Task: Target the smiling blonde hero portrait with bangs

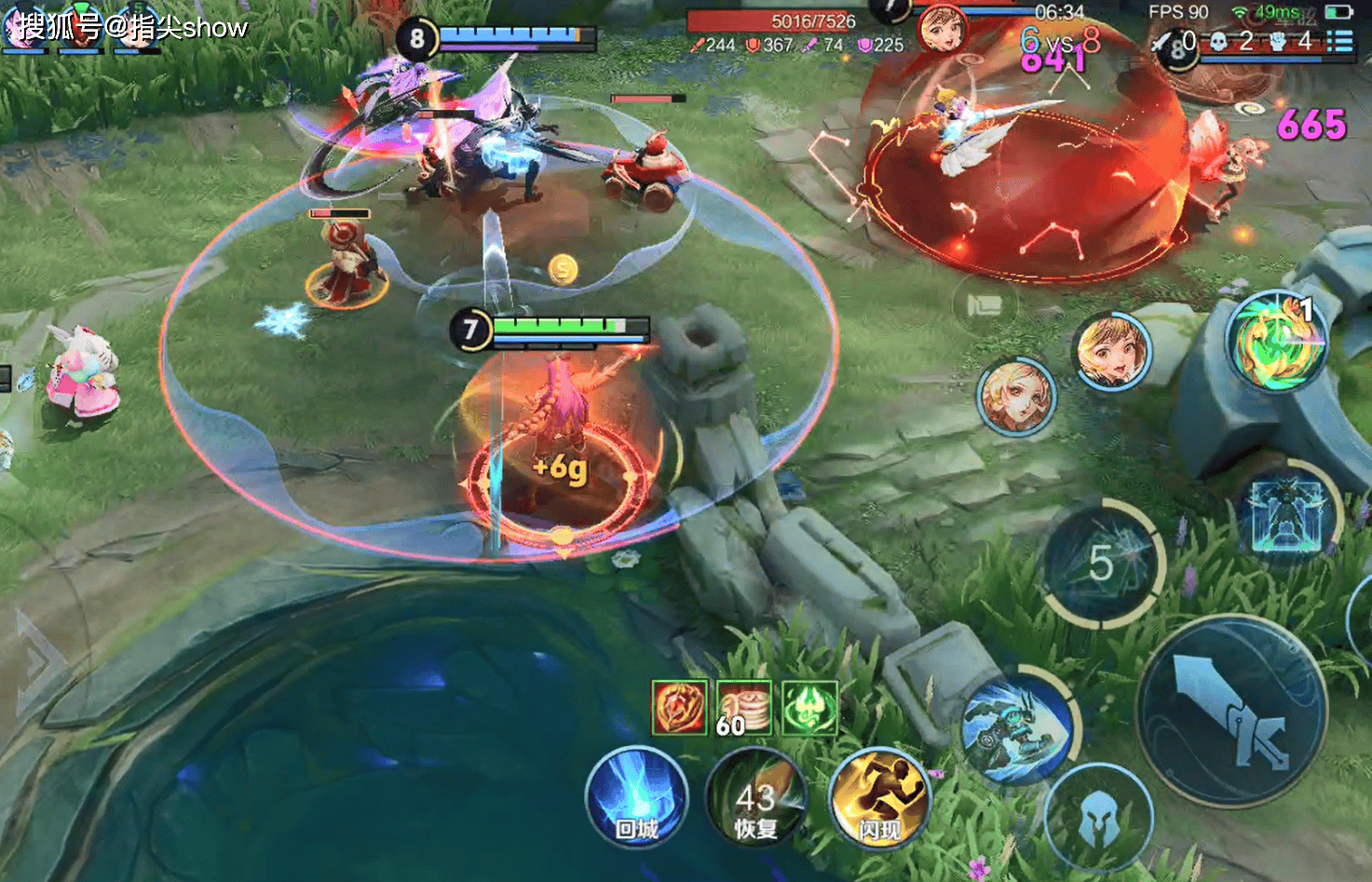Action: coord(1111,351)
